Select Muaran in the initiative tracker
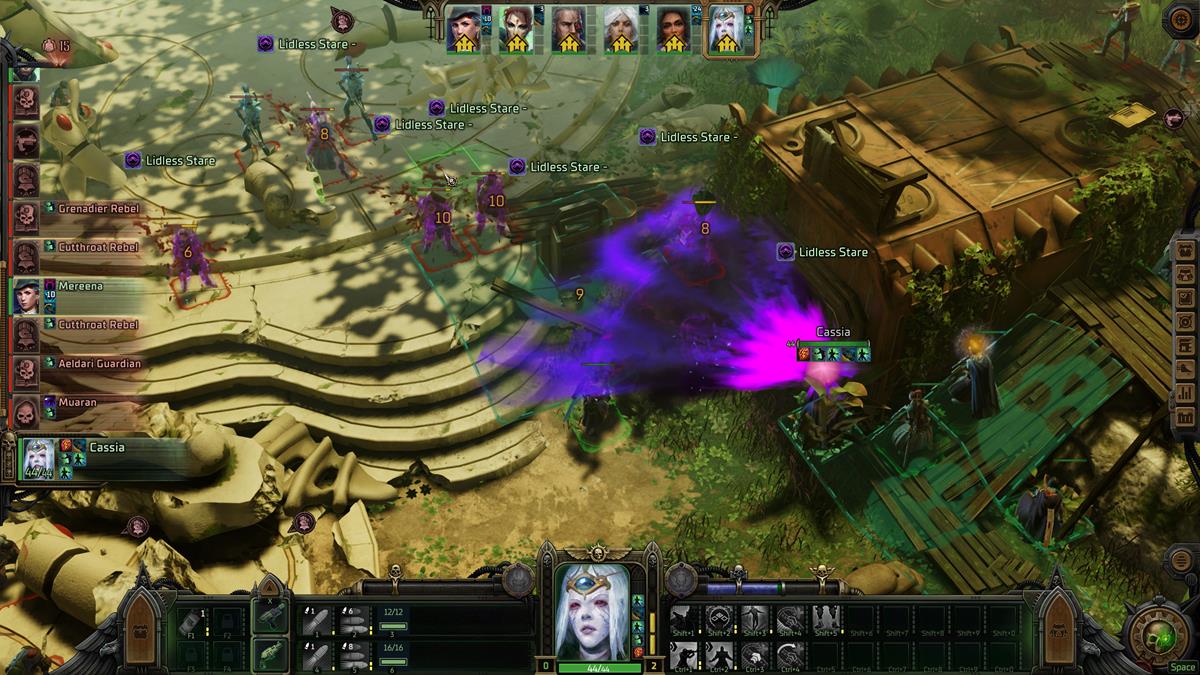 (x=79, y=403)
